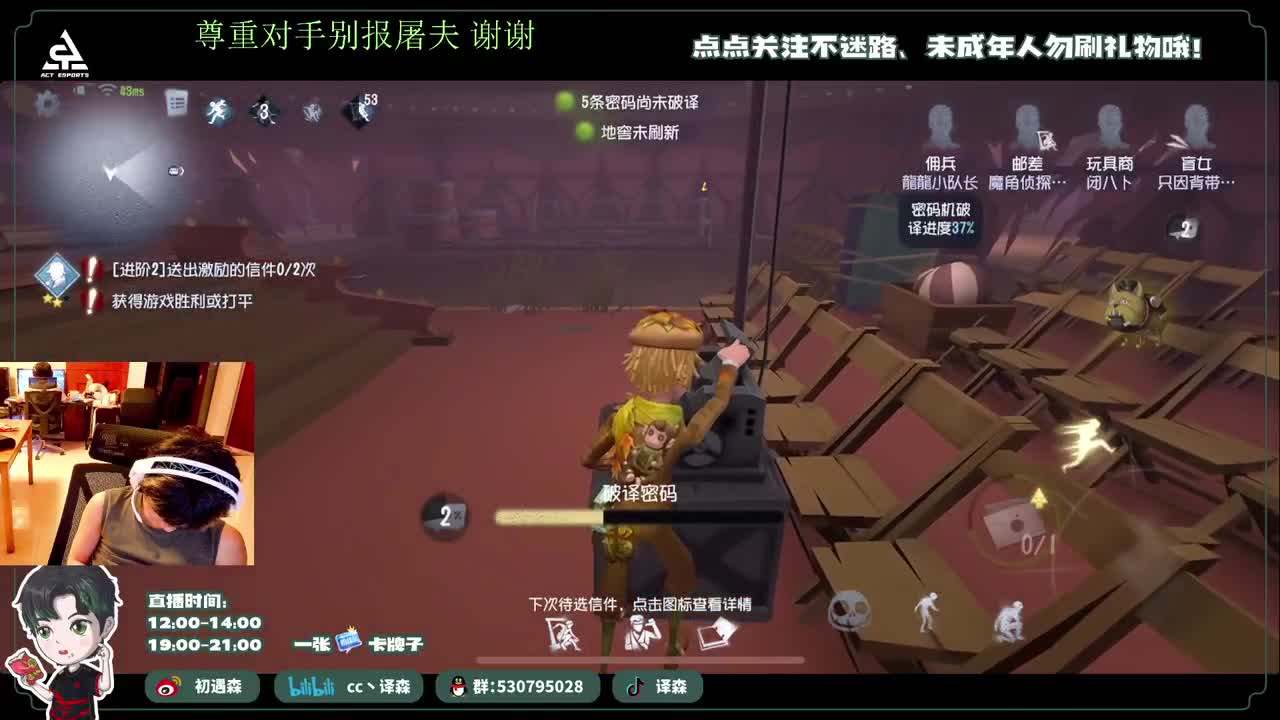Open the quick message list icon
The image size is (1280, 720).
(x=178, y=102)
